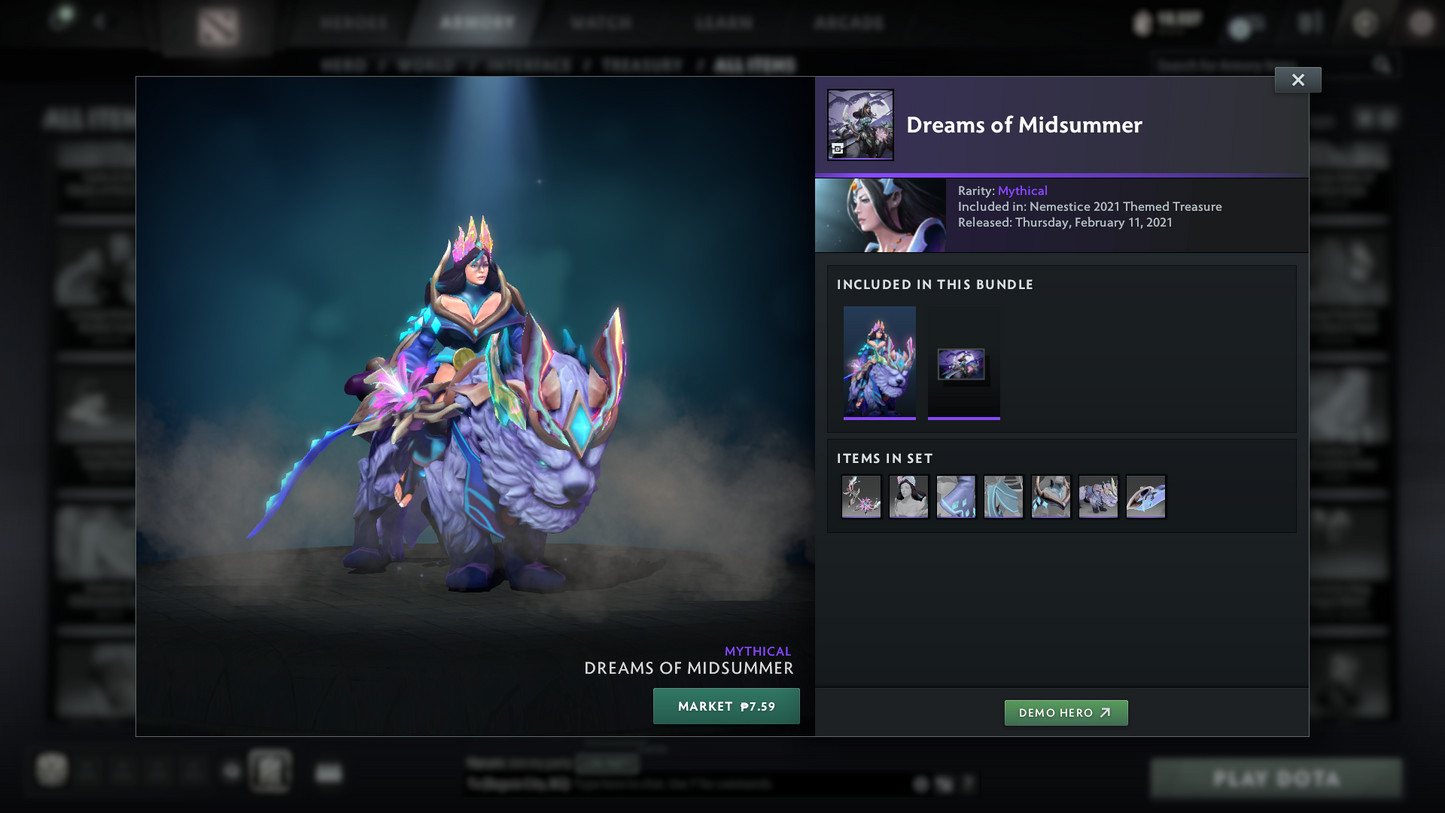1445x813 pixels.
Task: Launch Demo Hero for this set
Action: pyautogui.click(x=1065, y=713)
